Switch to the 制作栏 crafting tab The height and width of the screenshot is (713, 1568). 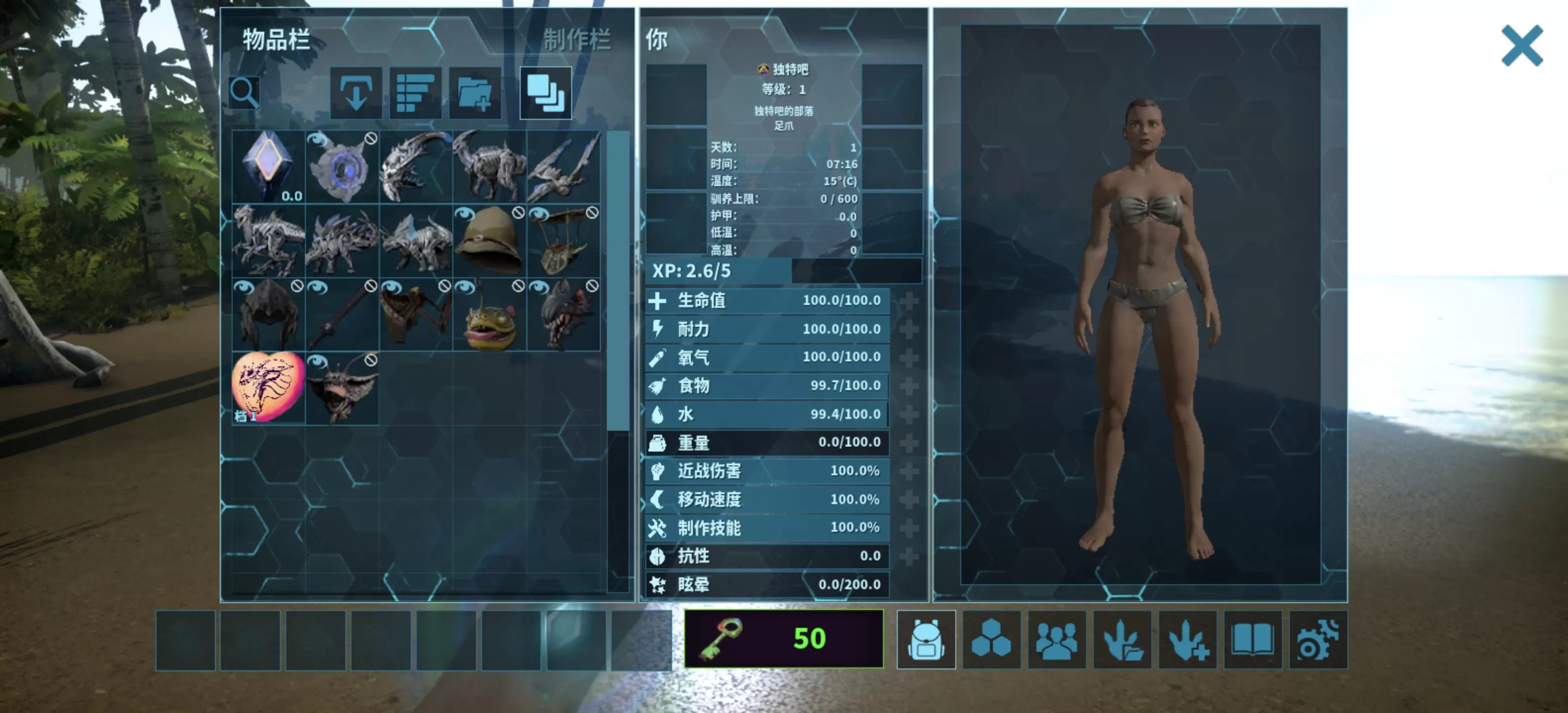click(x=576, y=40)
